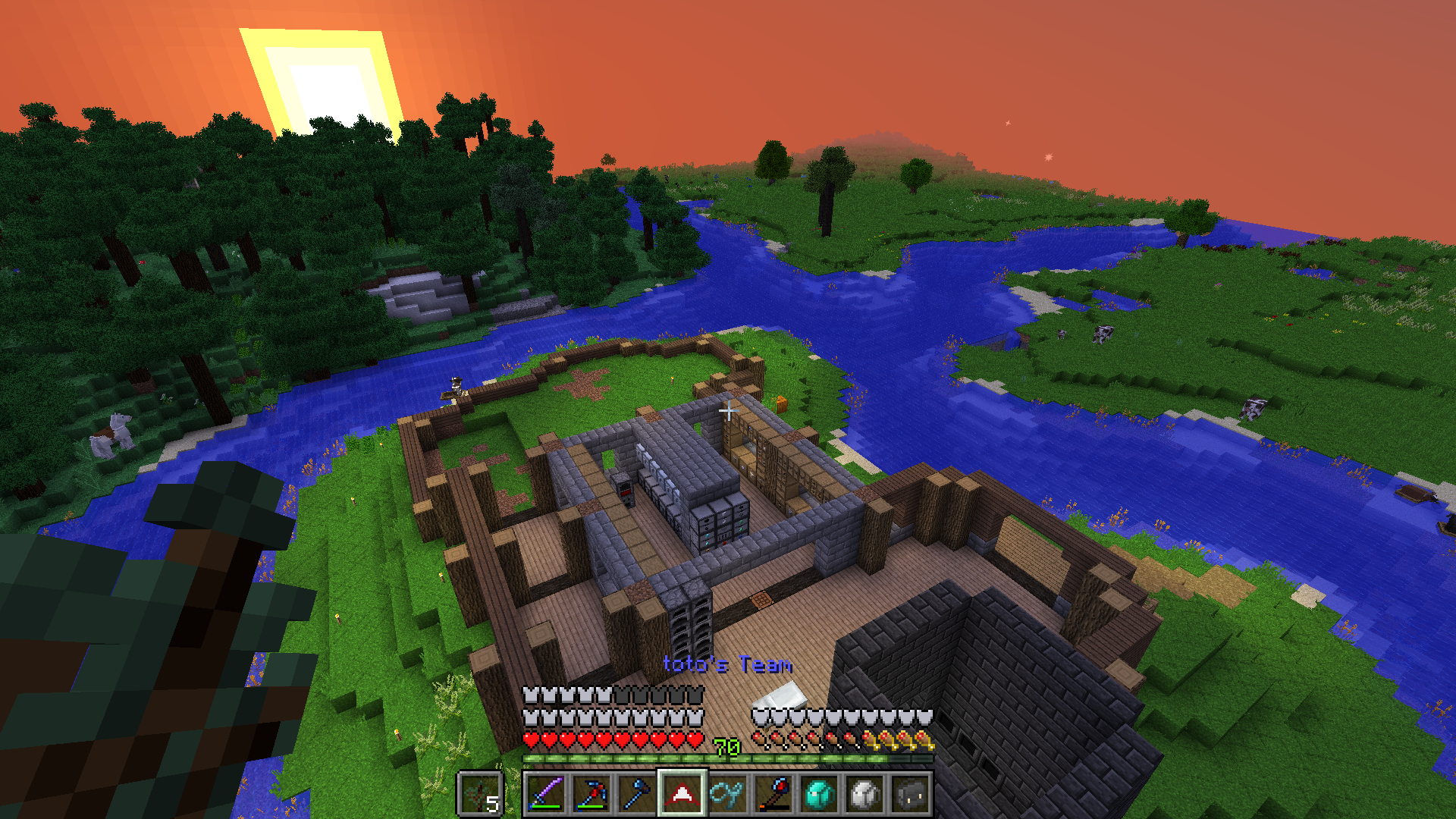
Task: Select the purple sword hotbar slot
Action: pyautogui.click(x=546, y=794)
